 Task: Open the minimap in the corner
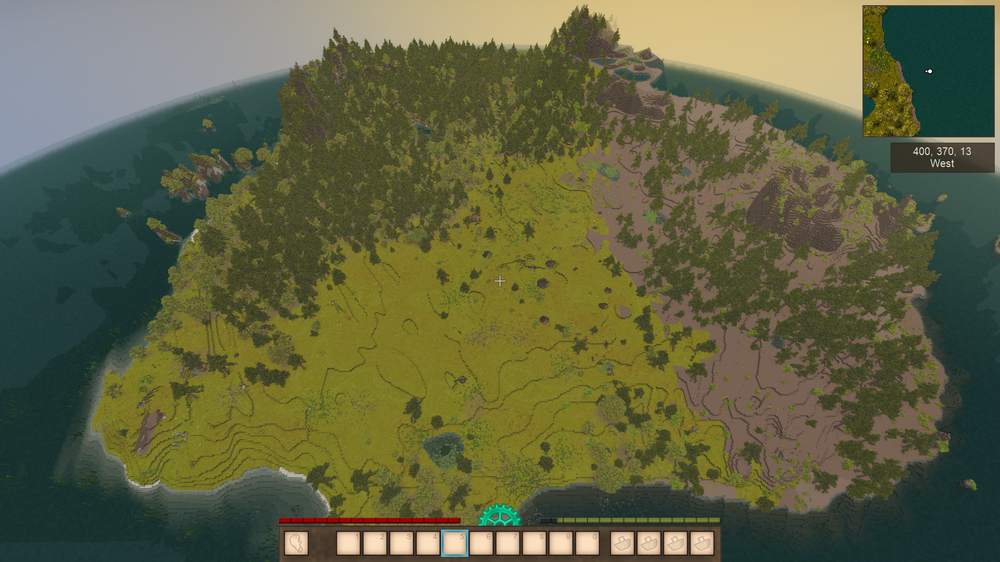pos(928,71)
